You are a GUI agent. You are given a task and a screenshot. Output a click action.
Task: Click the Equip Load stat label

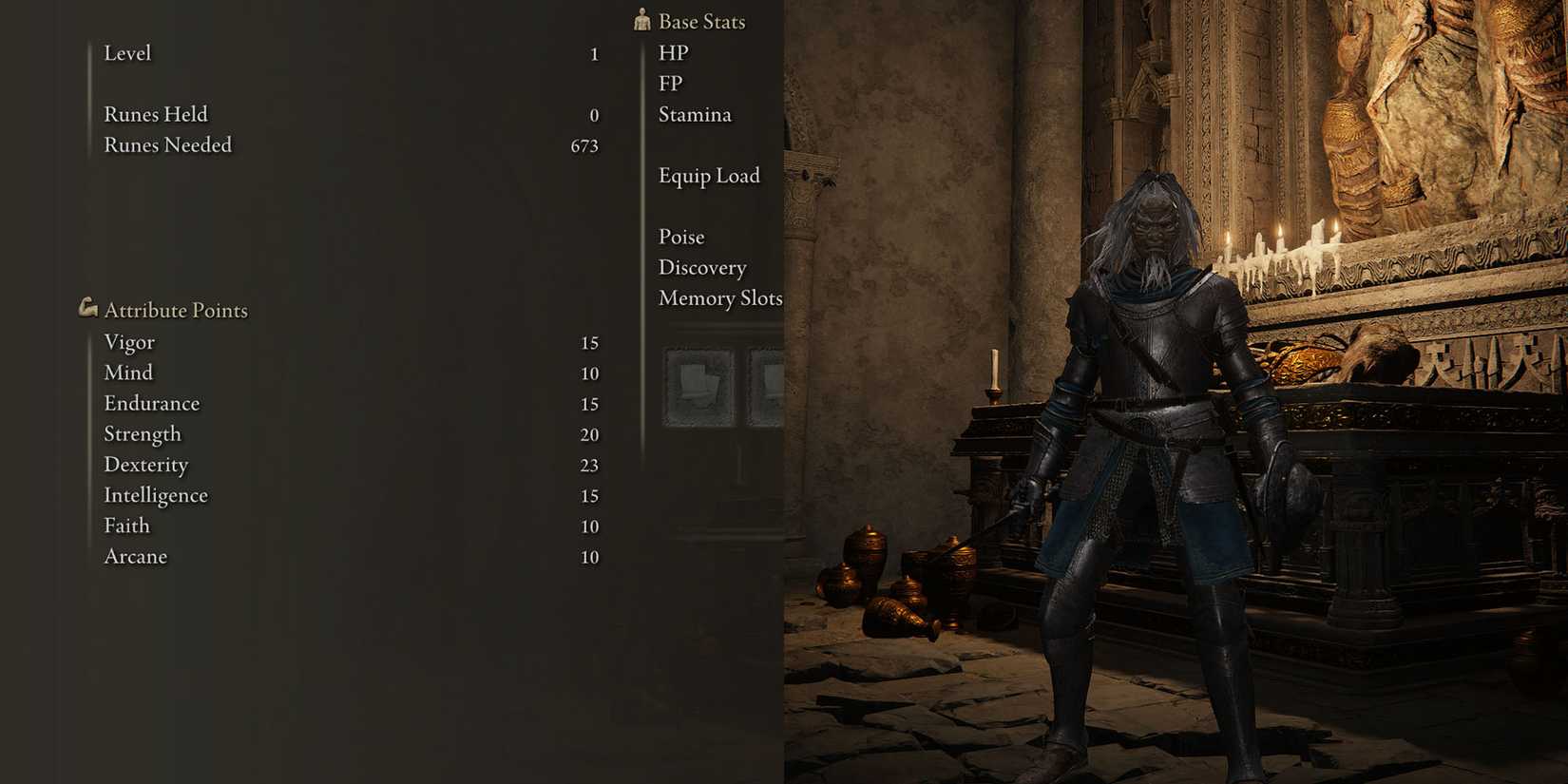(709, 176)
